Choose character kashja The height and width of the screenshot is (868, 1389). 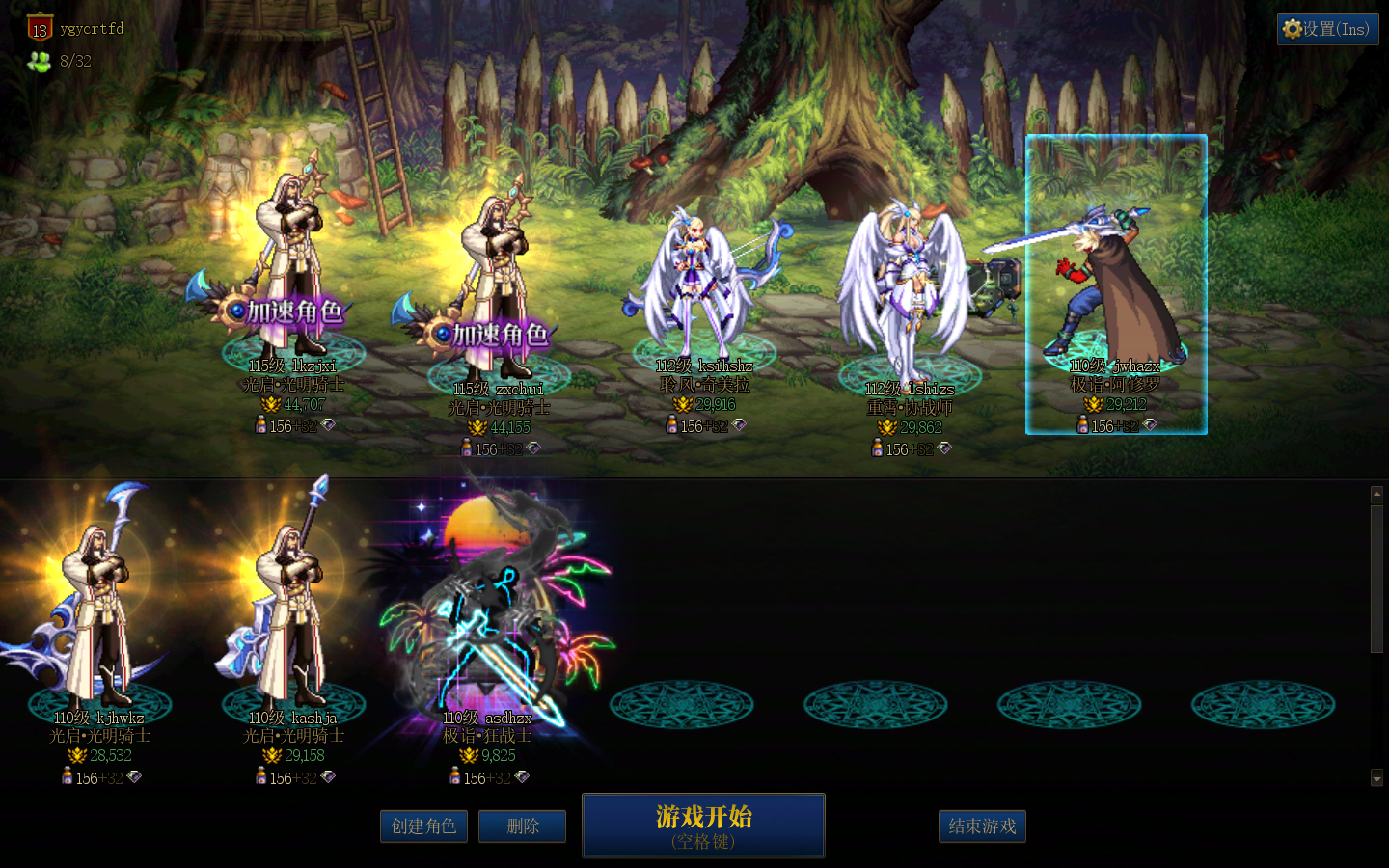click(292, 617)
